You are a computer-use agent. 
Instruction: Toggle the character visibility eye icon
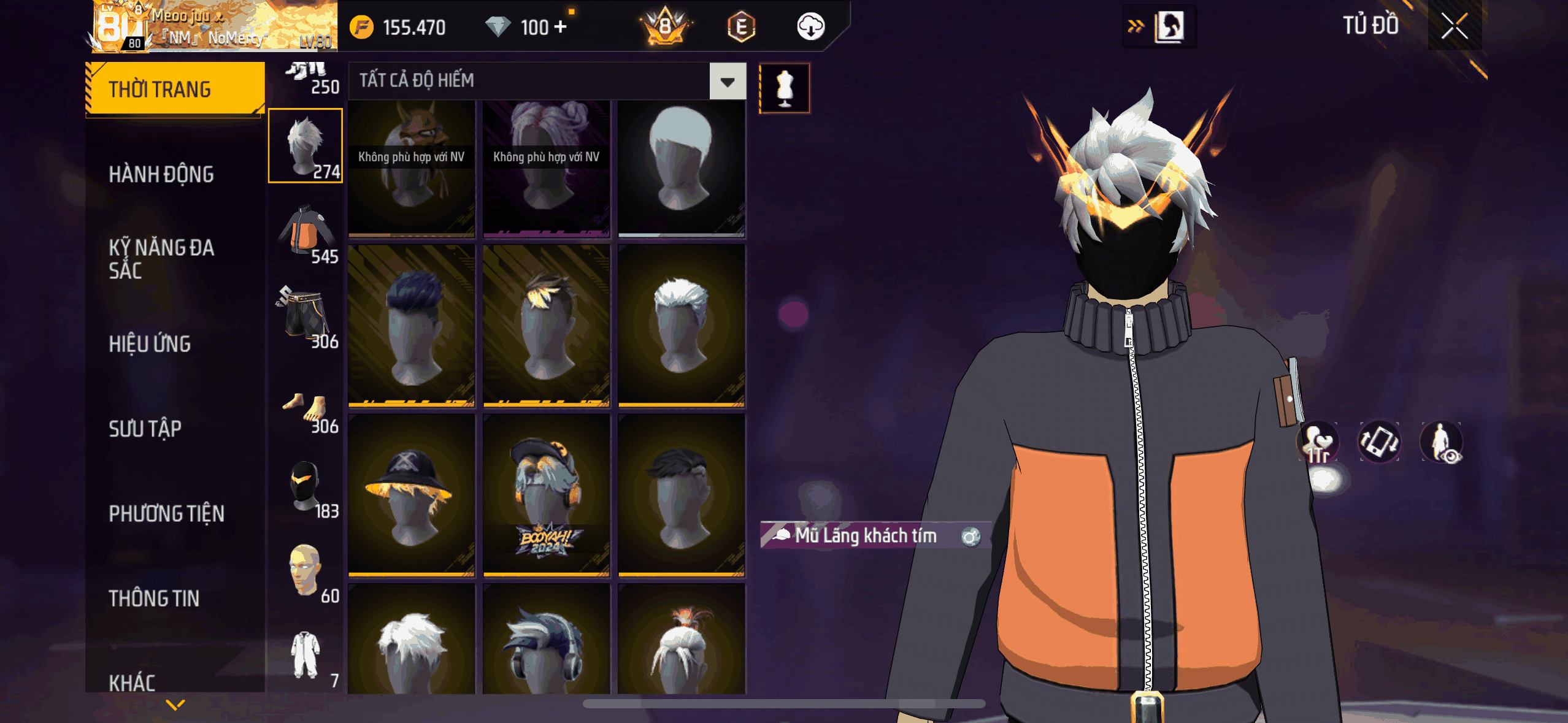(x=1442, y=442)
